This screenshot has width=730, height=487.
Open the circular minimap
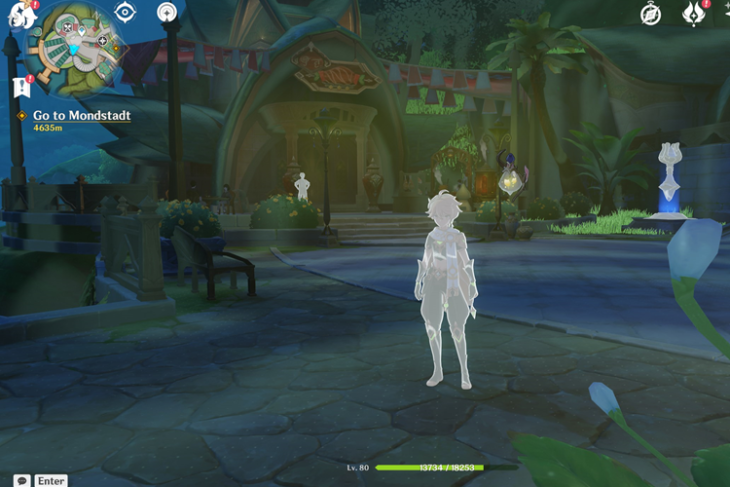pyautogui.click(x=77, y=47)
